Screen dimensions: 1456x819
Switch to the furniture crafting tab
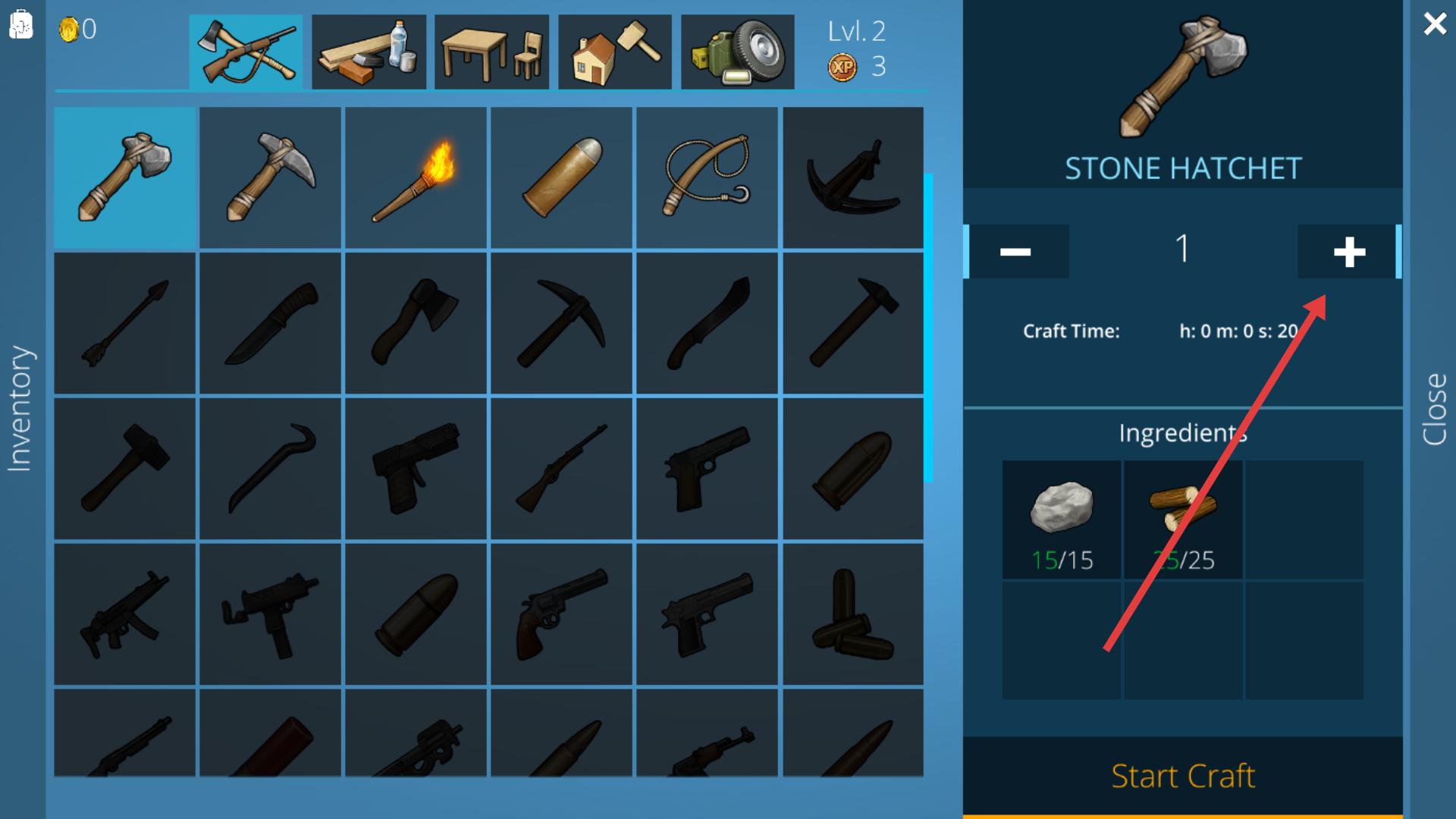pyautogui.click(x=491, y=52)
